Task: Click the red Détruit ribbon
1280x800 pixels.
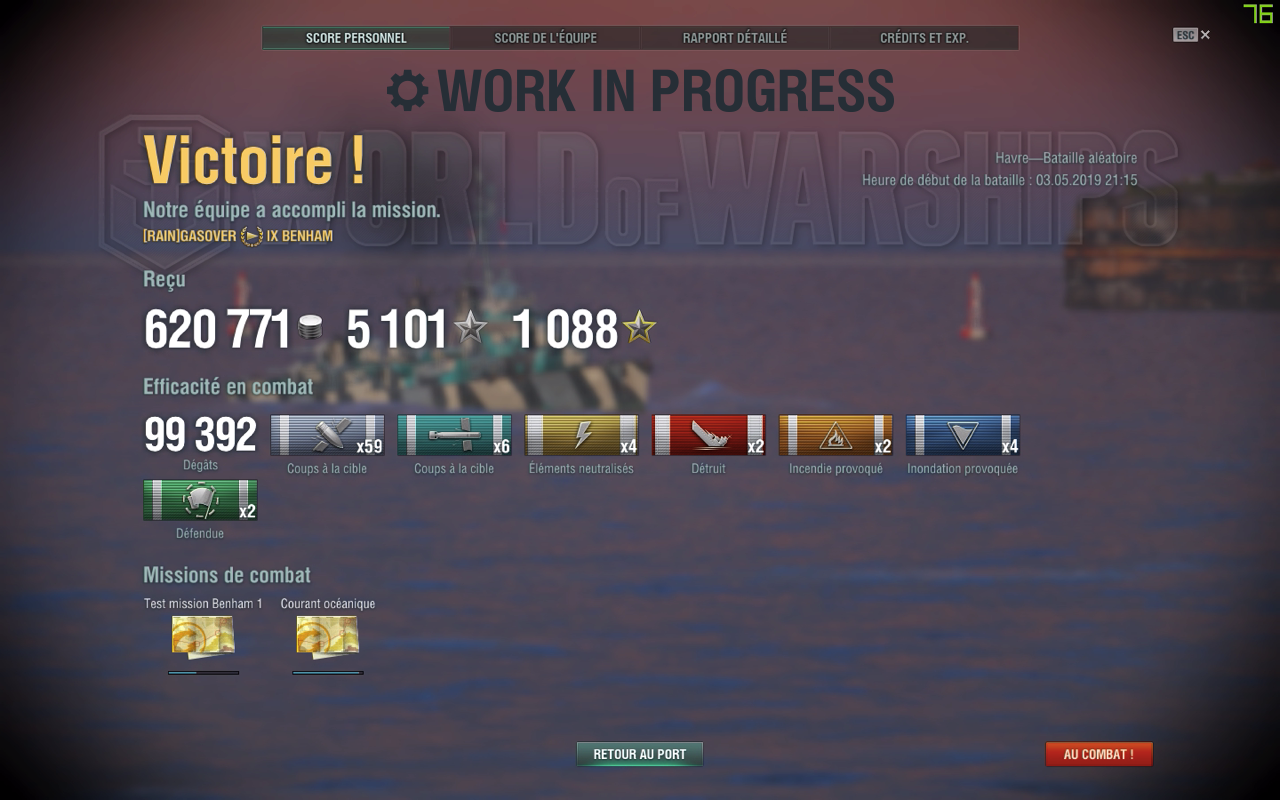Action: 708,436
